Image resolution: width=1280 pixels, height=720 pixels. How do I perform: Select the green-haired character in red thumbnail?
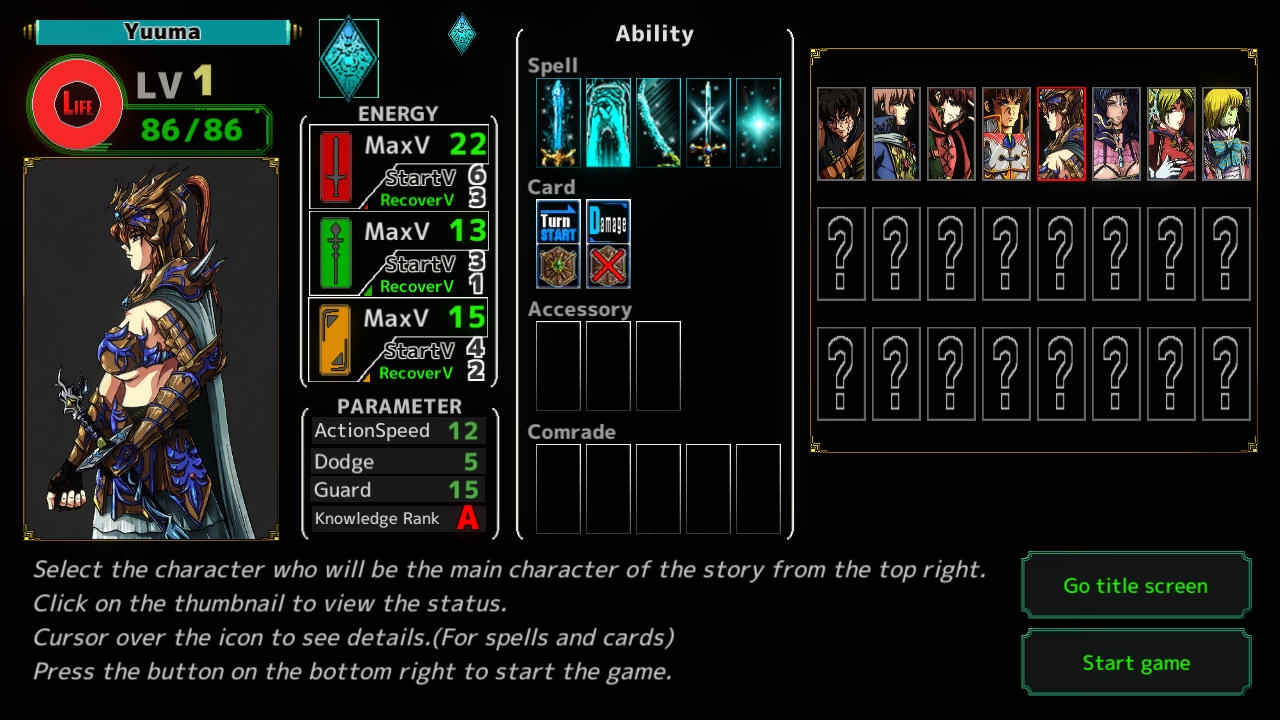1171,134
